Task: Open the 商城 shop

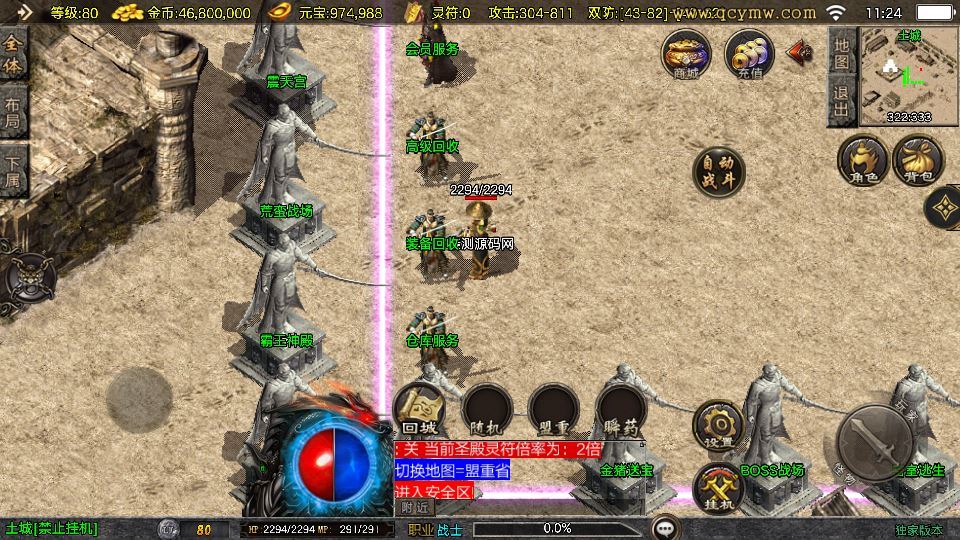Action: click(x=686, y=53)
